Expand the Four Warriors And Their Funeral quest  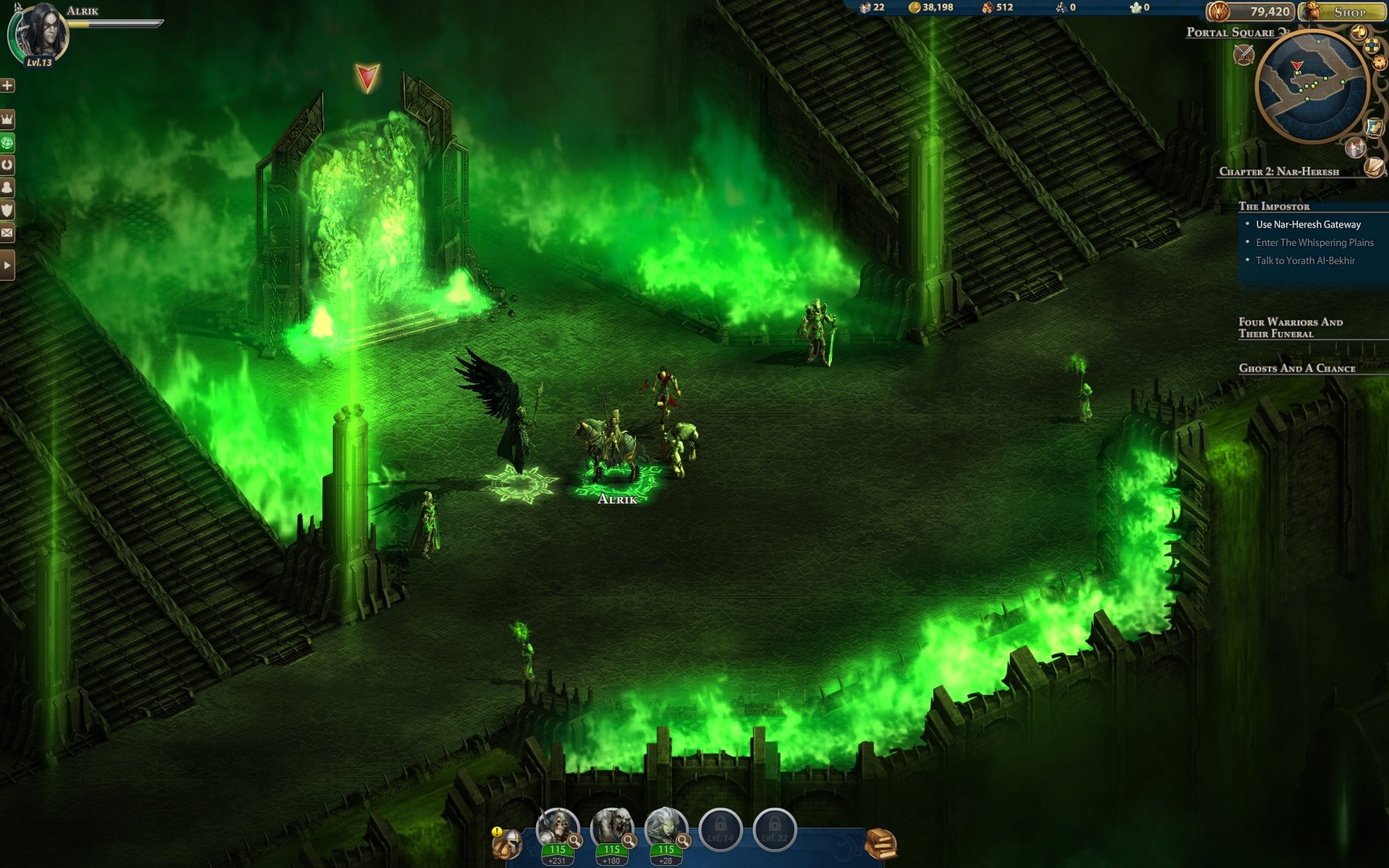1290,327
